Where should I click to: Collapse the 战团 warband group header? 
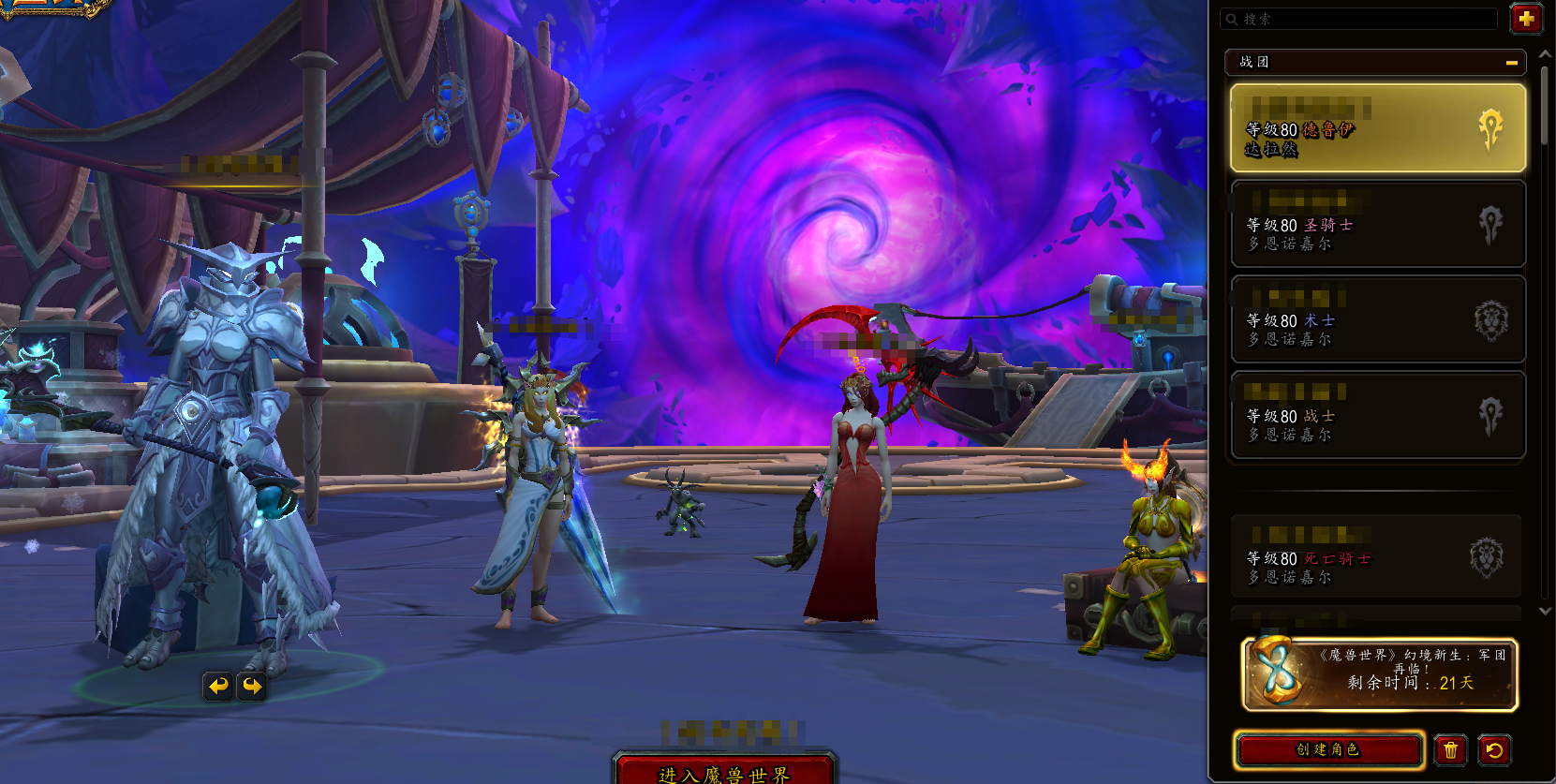click(x=1511, y=63)
